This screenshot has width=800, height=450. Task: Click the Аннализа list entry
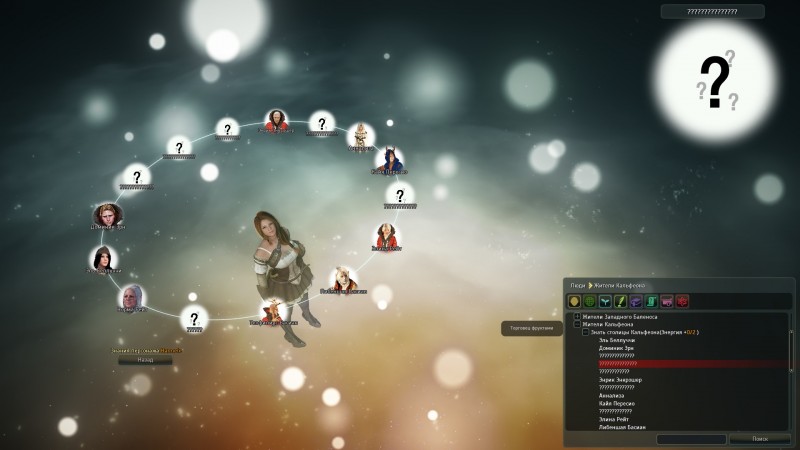point(612,395)
